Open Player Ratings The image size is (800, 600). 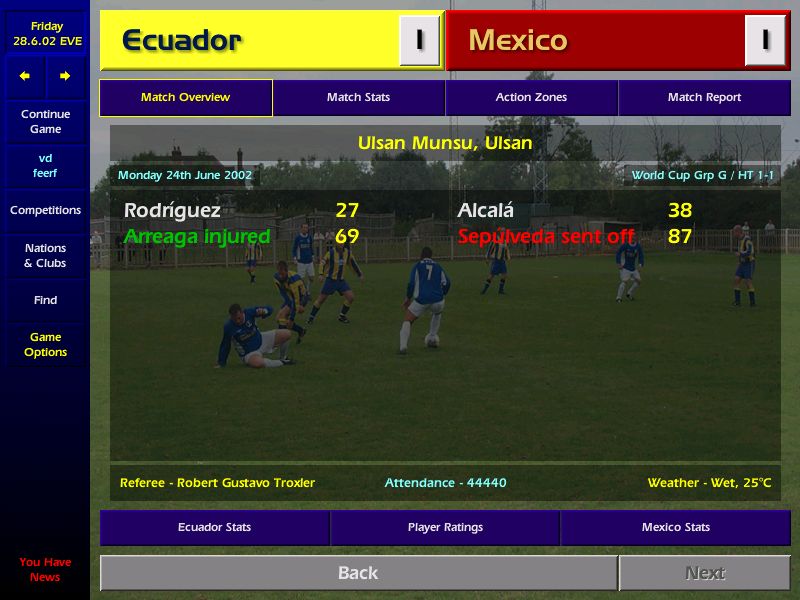[445, 527]
